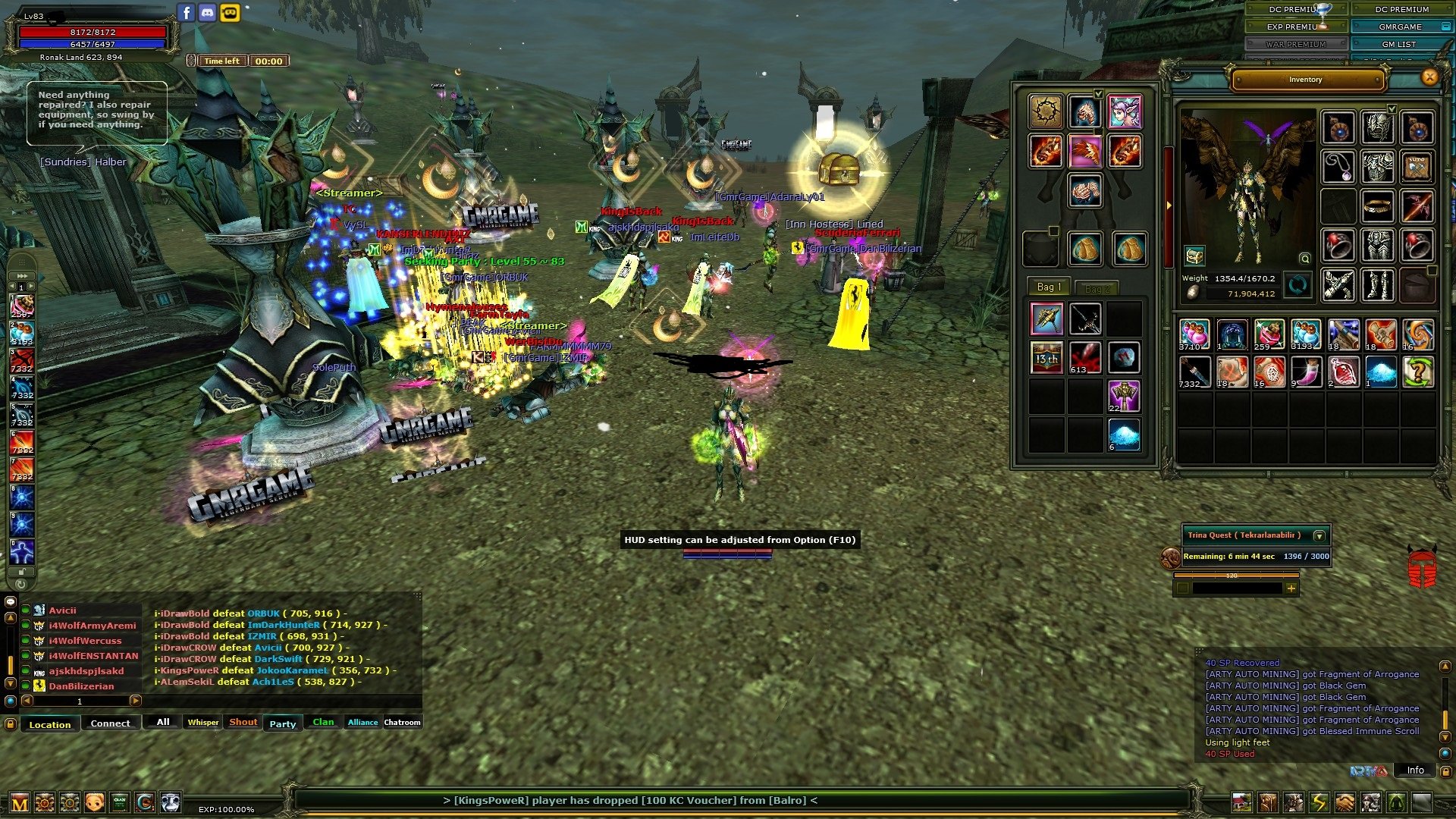Expand the Trina Quest tracker dropdown
The width and height of the screenshot is (1456, 819).
1319,535
